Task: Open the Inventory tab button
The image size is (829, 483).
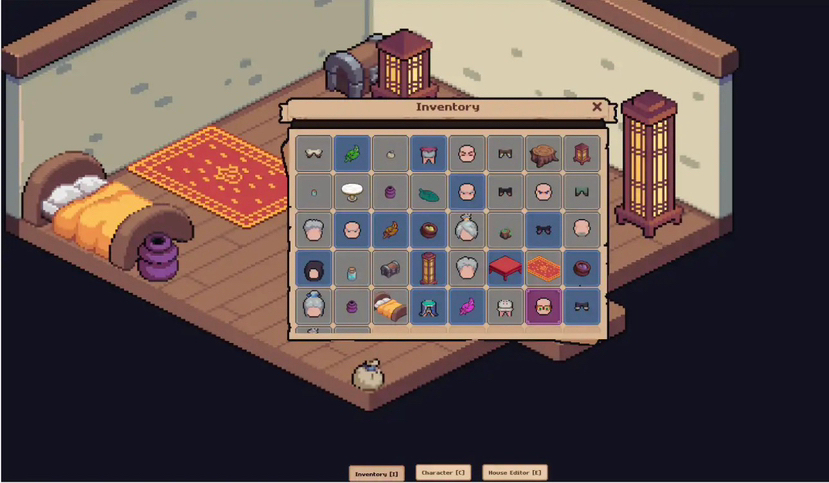Action: pos(376,473)
